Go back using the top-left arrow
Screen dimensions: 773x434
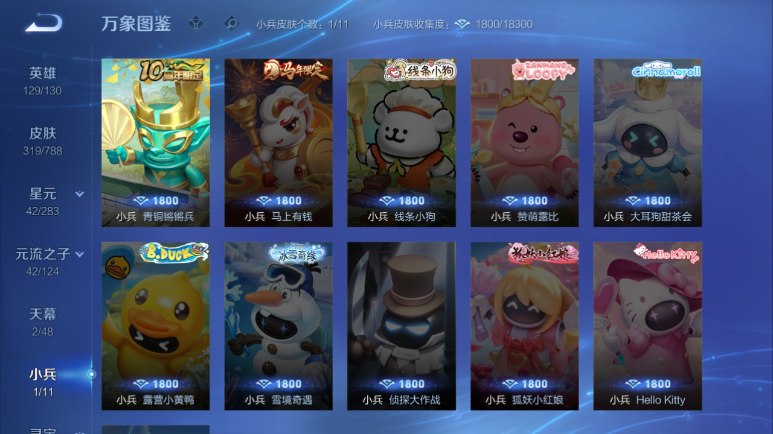pyautogui.click(x=43, y=23)
